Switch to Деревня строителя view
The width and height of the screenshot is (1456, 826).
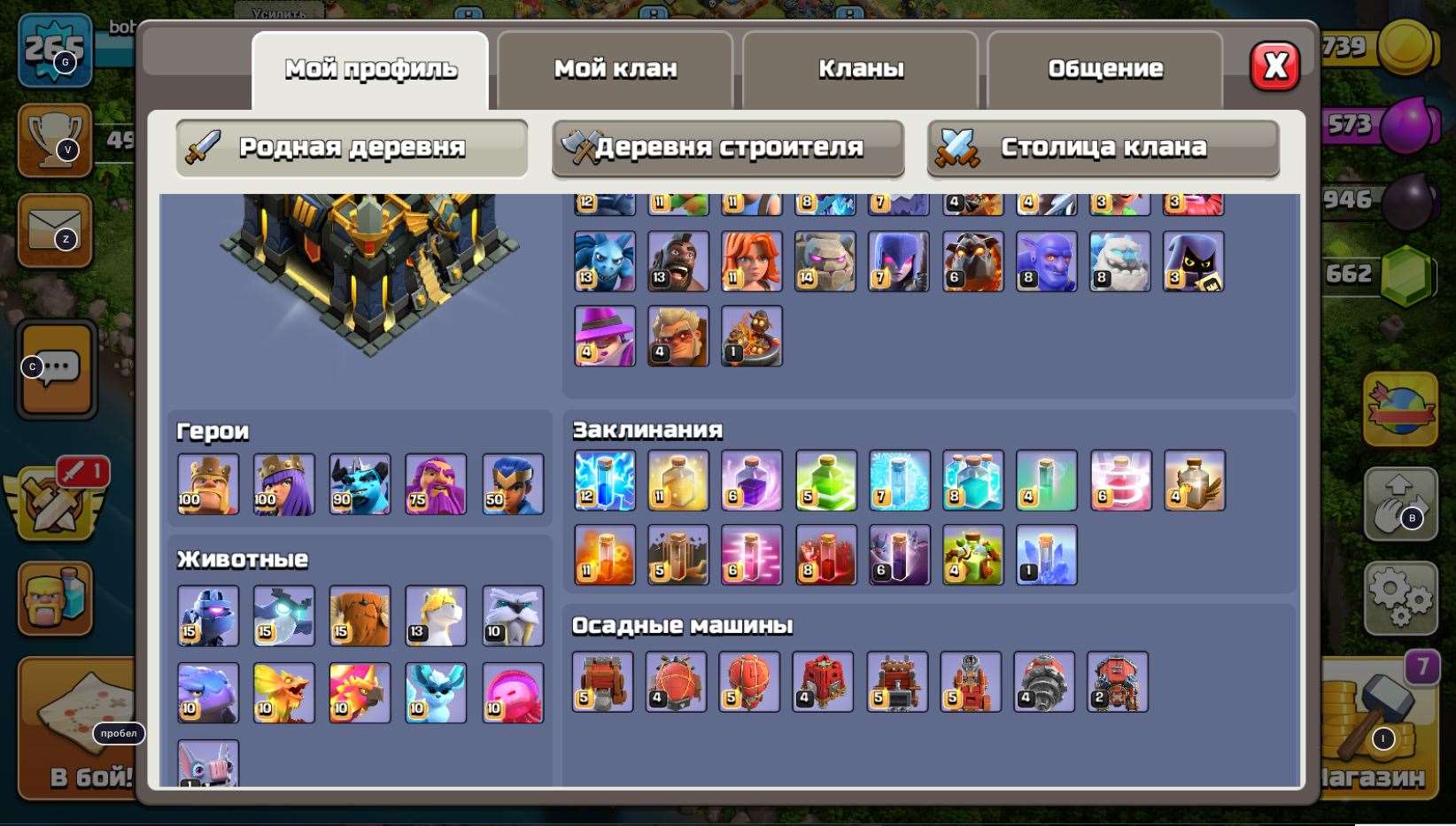[728, 149]
